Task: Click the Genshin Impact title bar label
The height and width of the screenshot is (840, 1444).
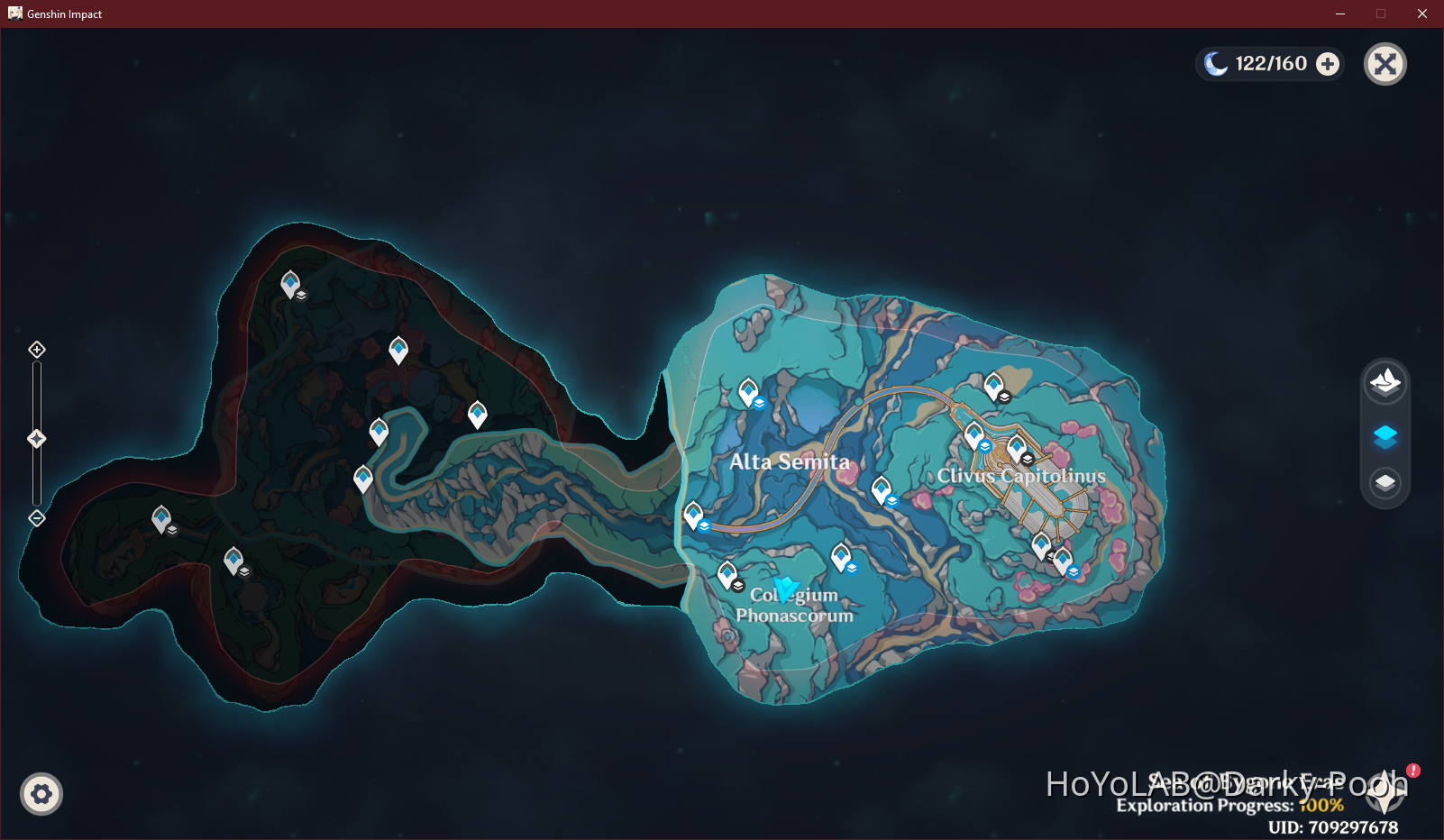Action: pos(63,14)
